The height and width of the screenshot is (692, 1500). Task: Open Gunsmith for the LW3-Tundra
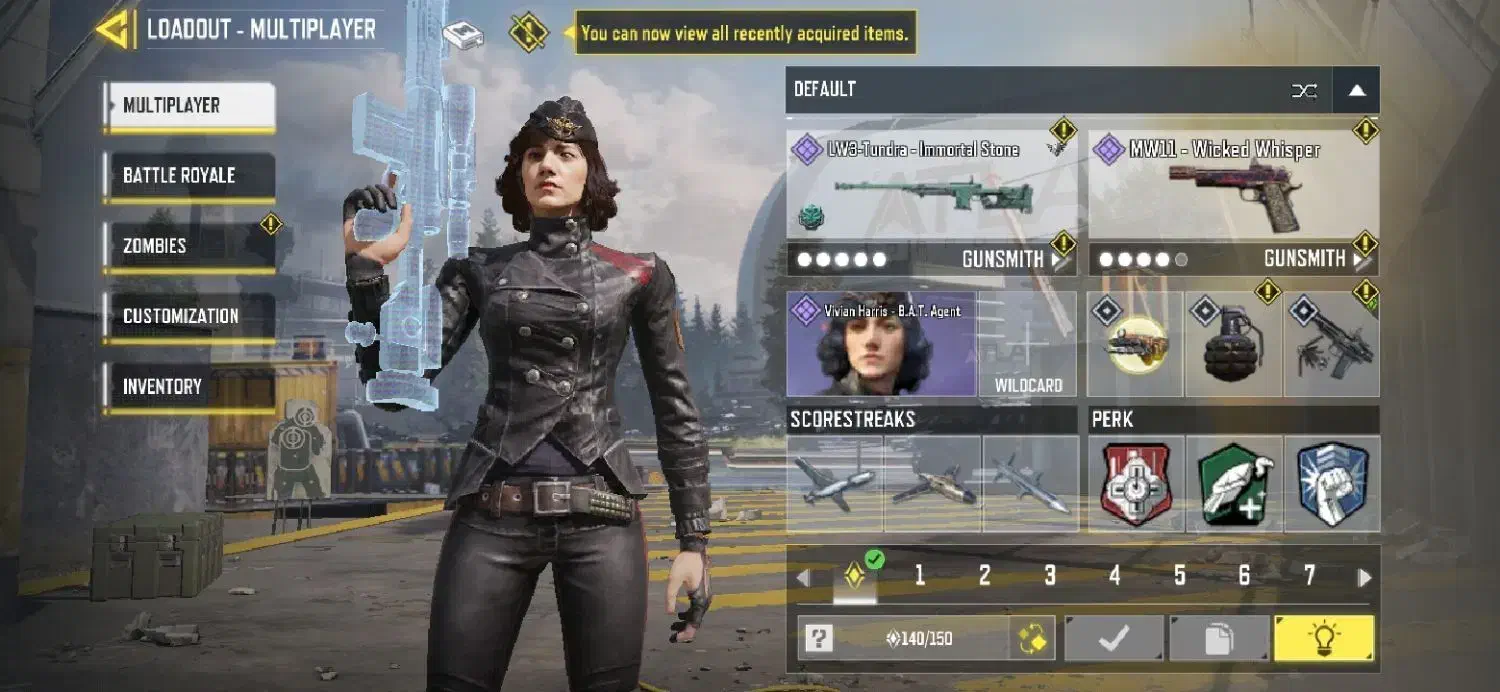[x=1015, y=259]
